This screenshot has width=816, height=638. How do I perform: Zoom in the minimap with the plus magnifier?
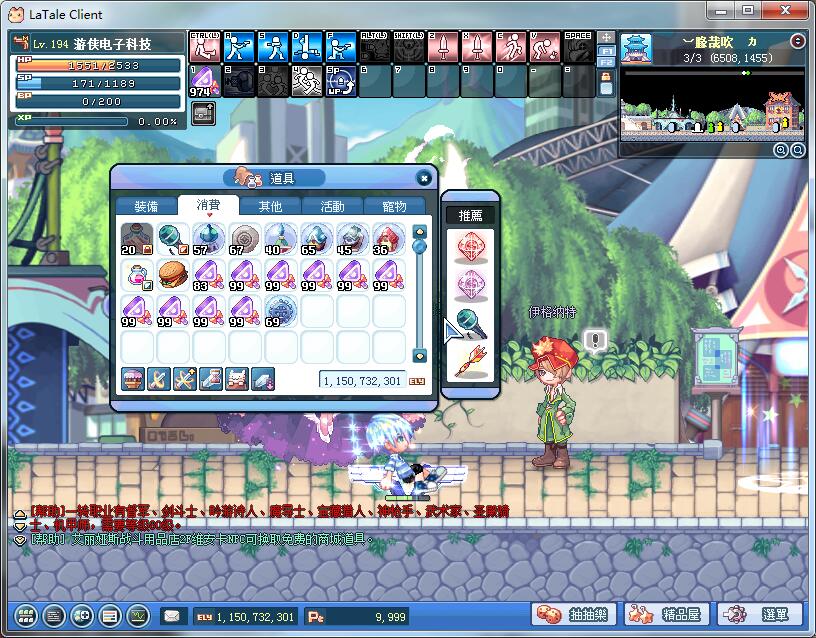click(x=780, y=150)
